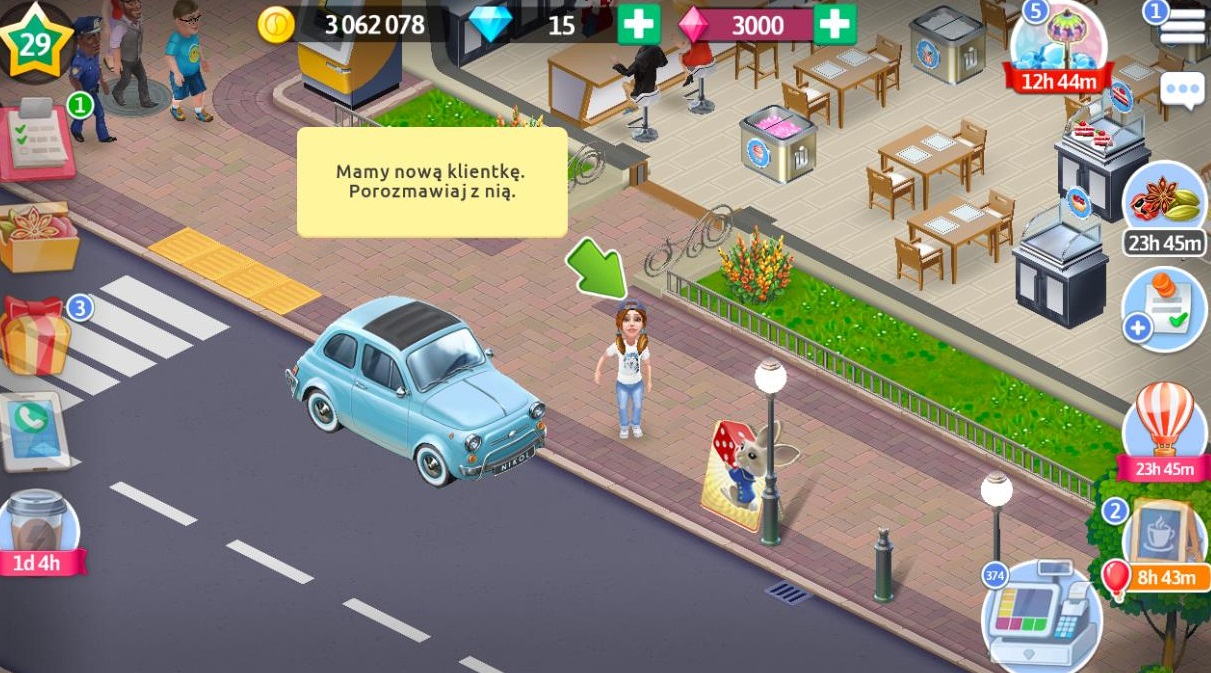Open the chat speech bubble
The image size is (1211, 673).
pos(1183,91)
